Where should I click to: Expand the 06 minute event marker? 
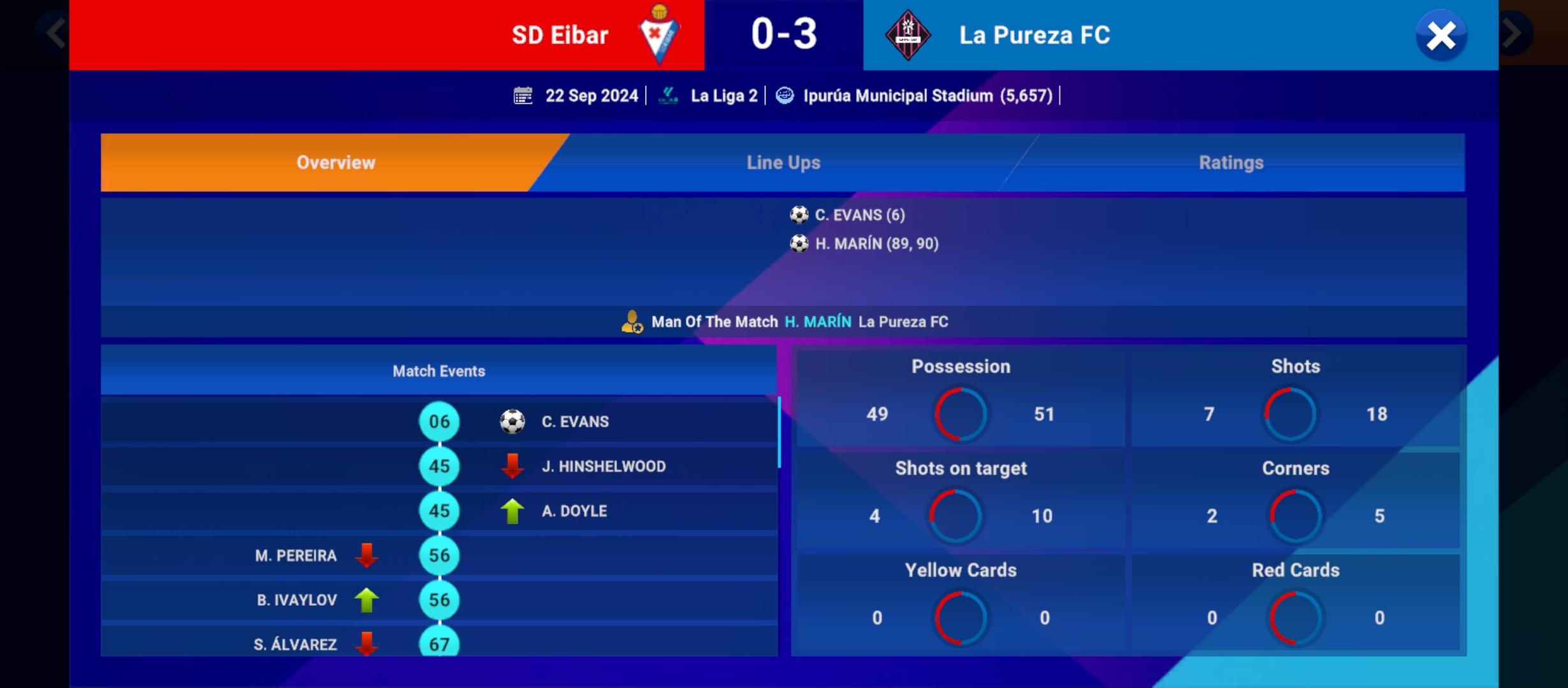[x=439, y=421]
